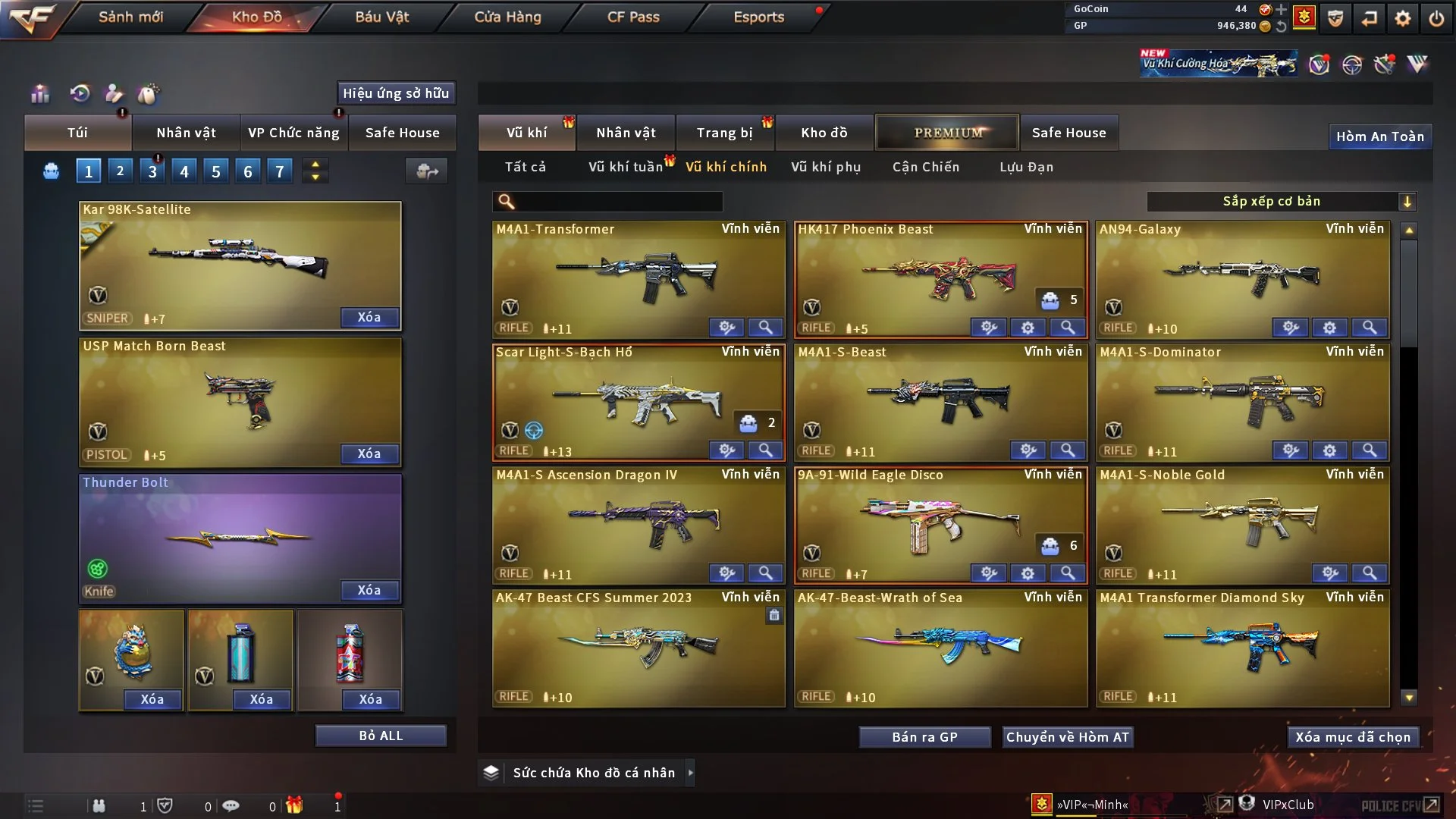Show the Vũ khí phụ category
This screenshot has height=819, width=1456.
[x=826, y=167]
